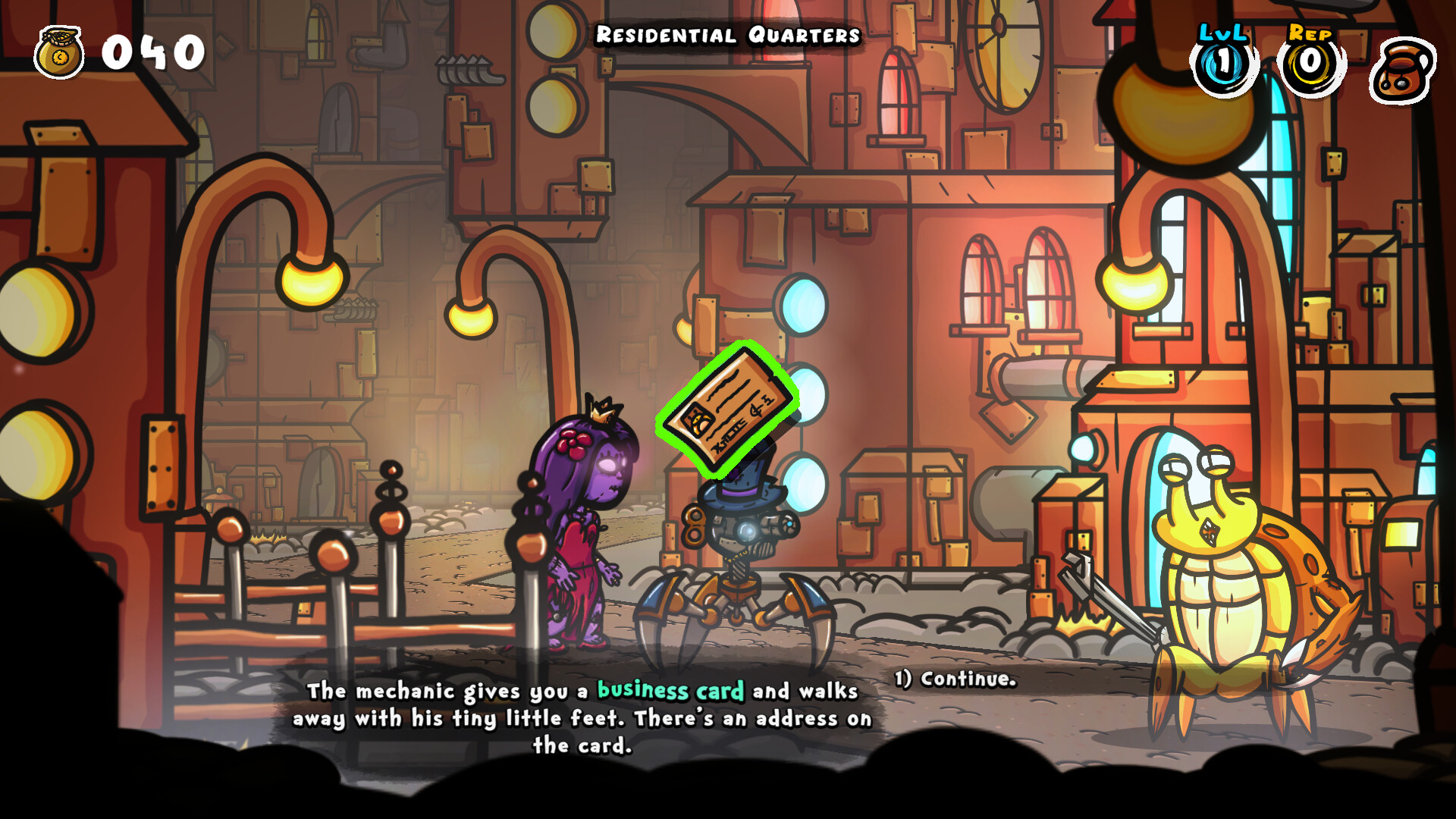Choose the Continue dialogue option

click(x=955, y=679)
